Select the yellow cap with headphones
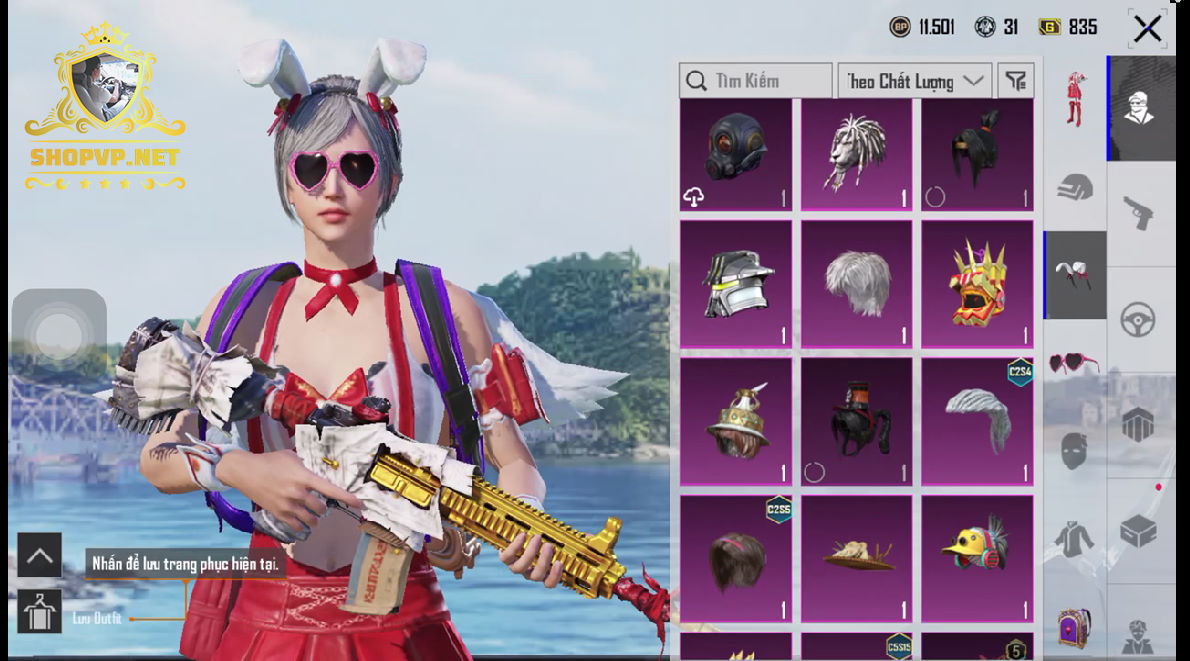Screen dimensions: 1190x661 click(x=977, y=558)
